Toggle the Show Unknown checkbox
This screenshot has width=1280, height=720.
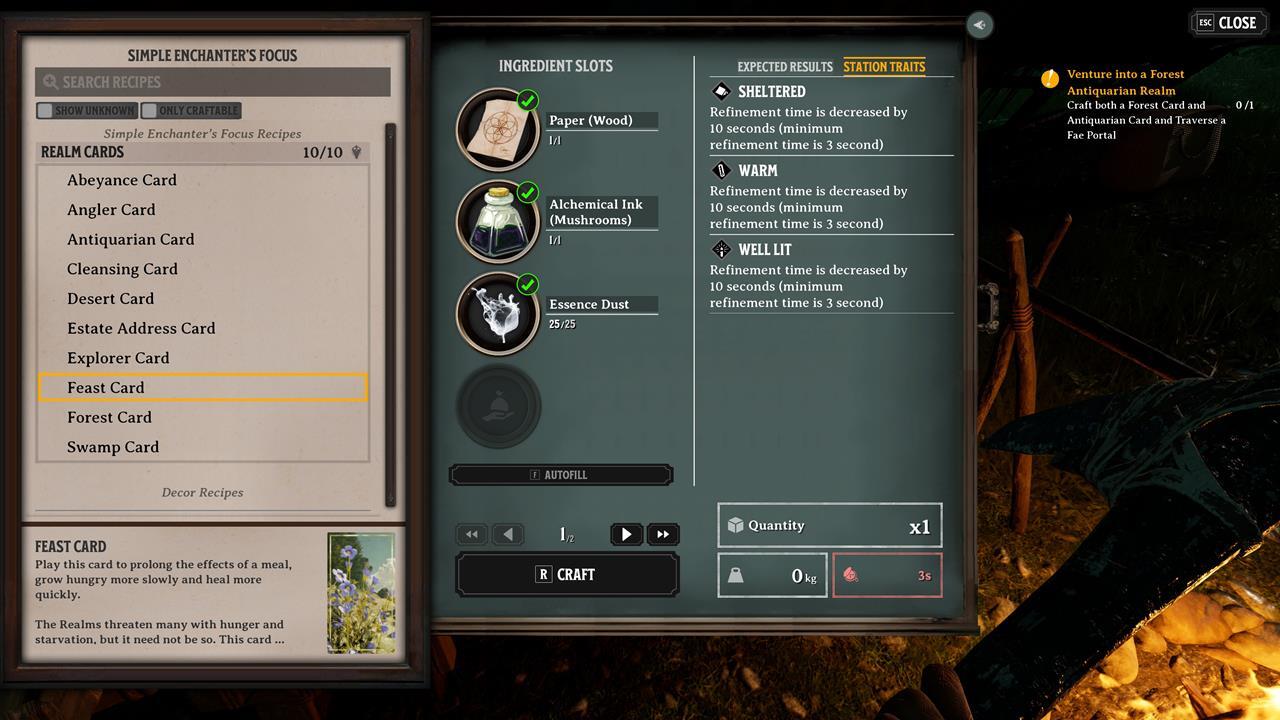(45, 111)
